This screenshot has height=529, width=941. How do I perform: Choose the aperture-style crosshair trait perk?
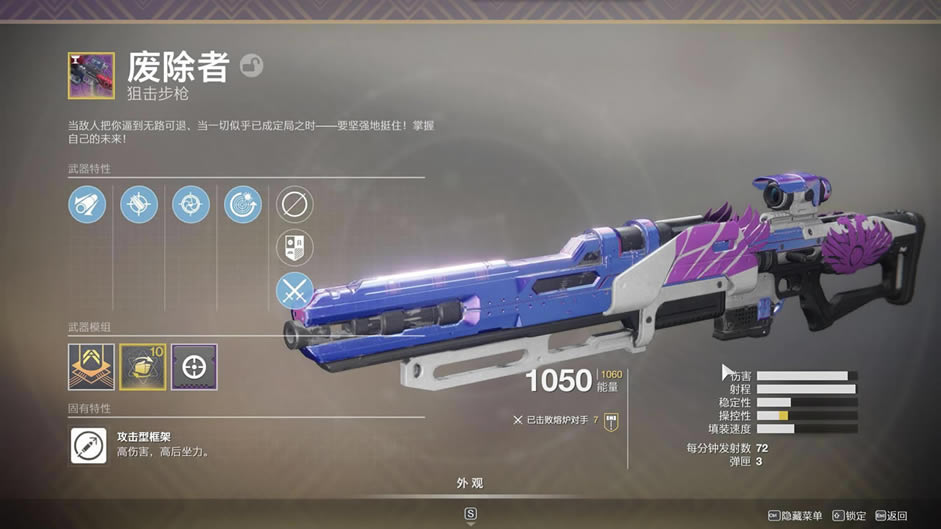click(x=191, y=205)
